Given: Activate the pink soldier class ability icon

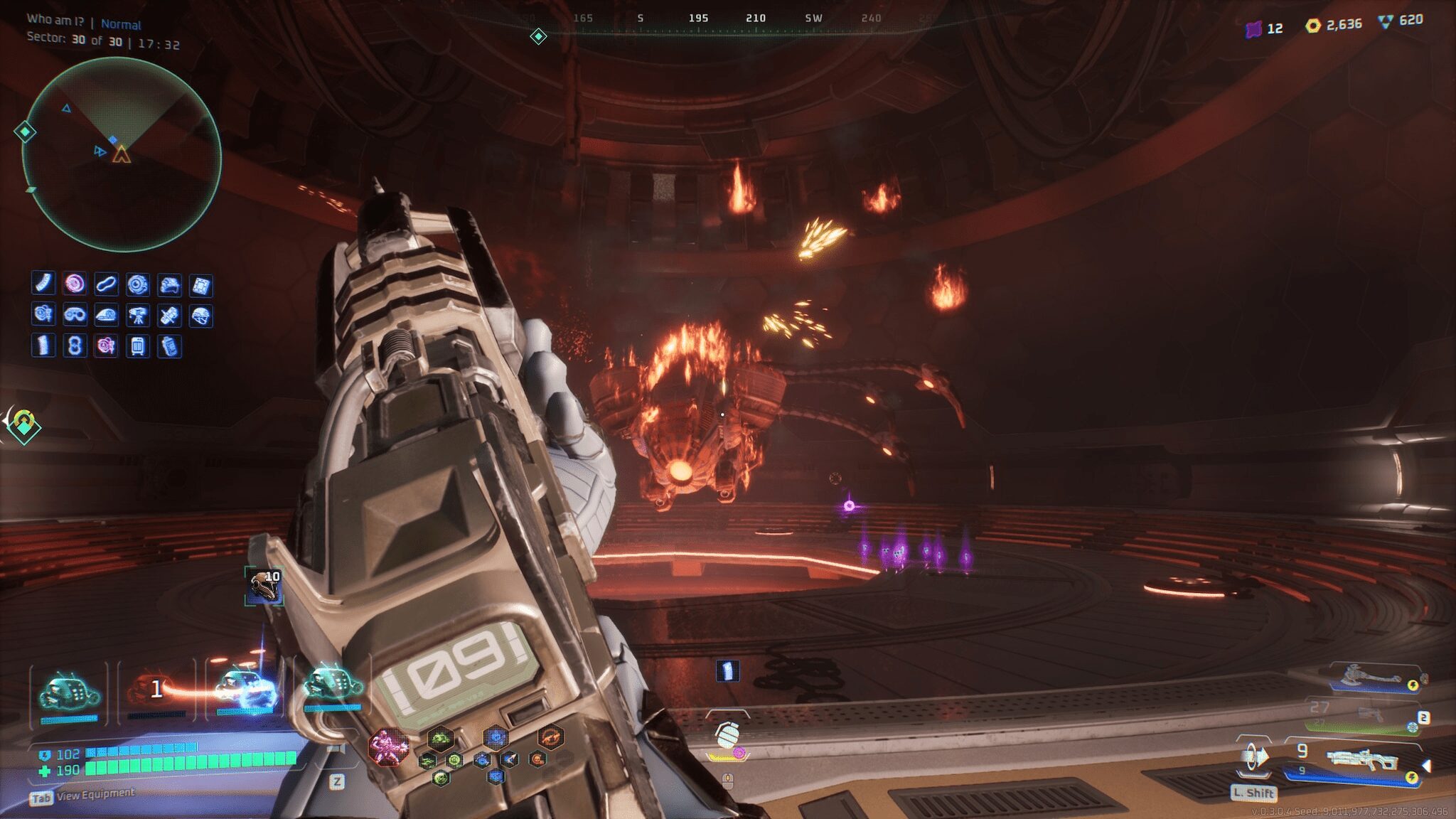Looking at the screenshot, I should [388, 748].
